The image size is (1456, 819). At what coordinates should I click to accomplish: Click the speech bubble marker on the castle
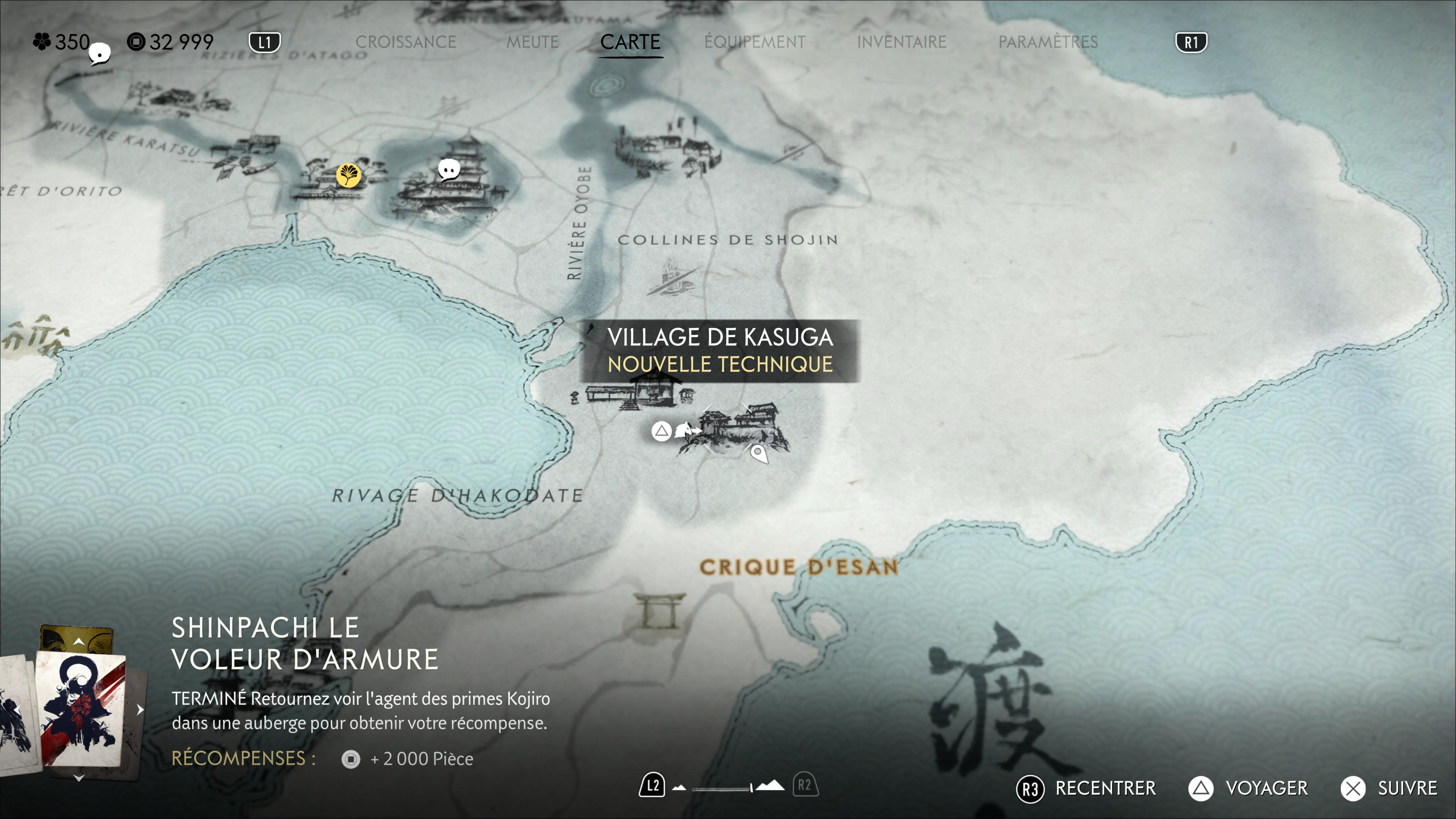click(449, 169)
